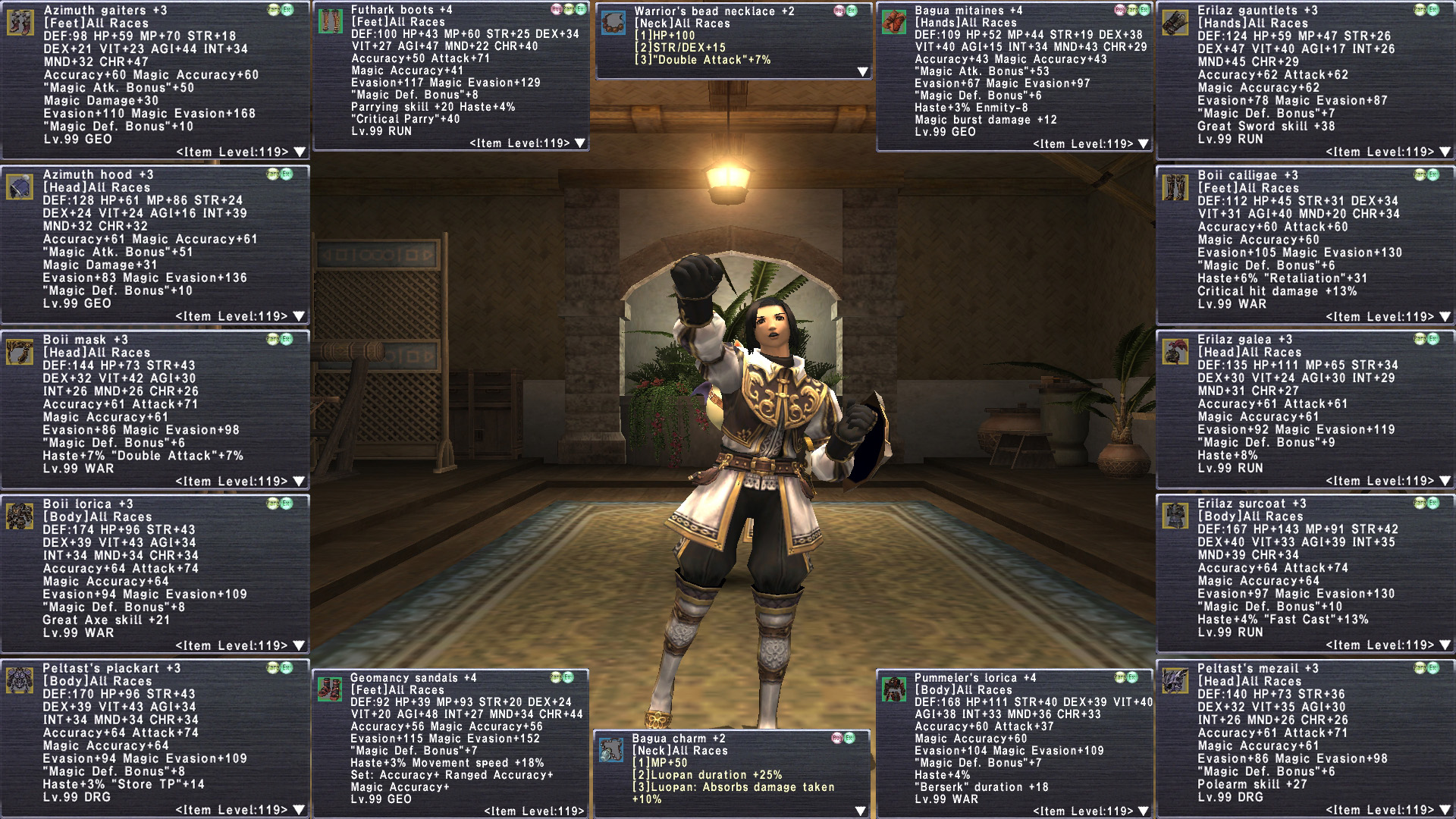Click the Erilaz gauntlets +3 icon

[x=1175, y=22]
